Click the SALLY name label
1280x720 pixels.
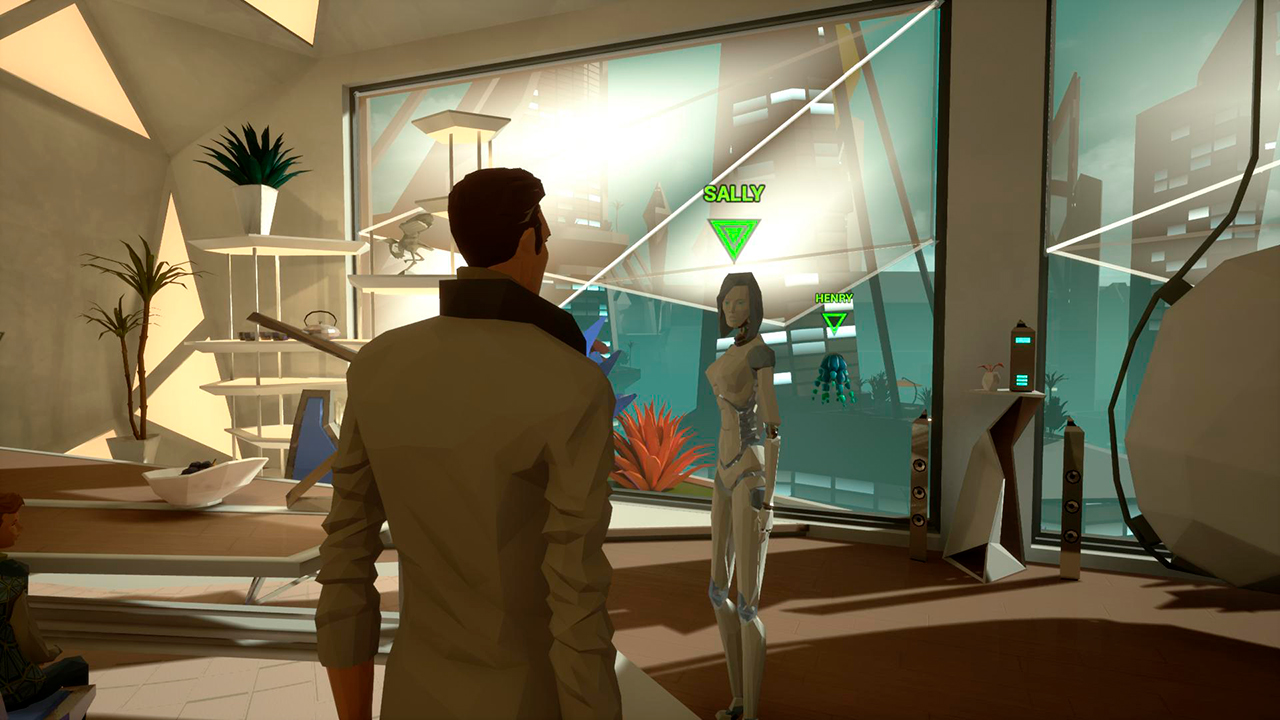pyautogui.click(x=735, y=194)
